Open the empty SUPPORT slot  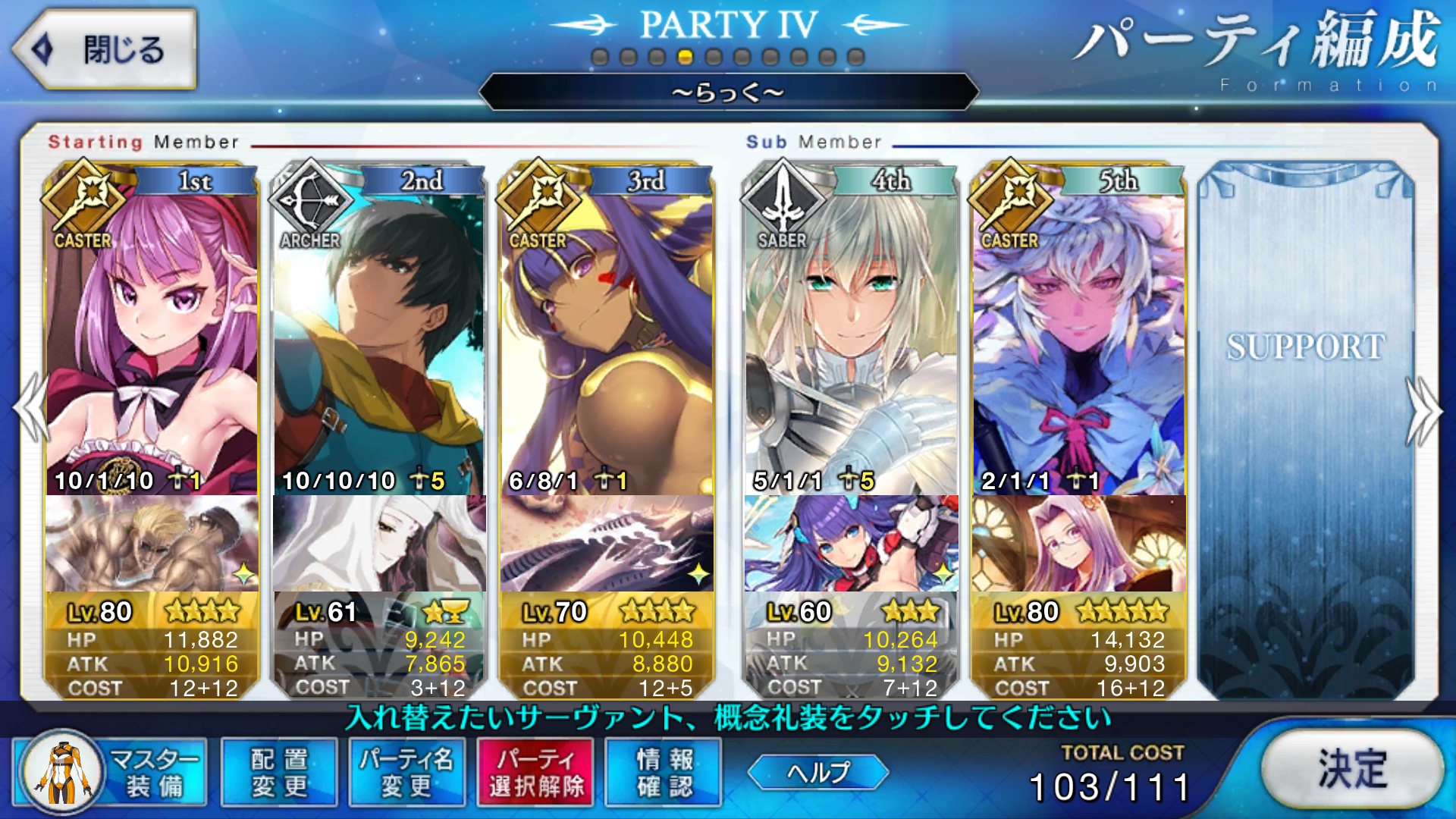pos(1306,425)
